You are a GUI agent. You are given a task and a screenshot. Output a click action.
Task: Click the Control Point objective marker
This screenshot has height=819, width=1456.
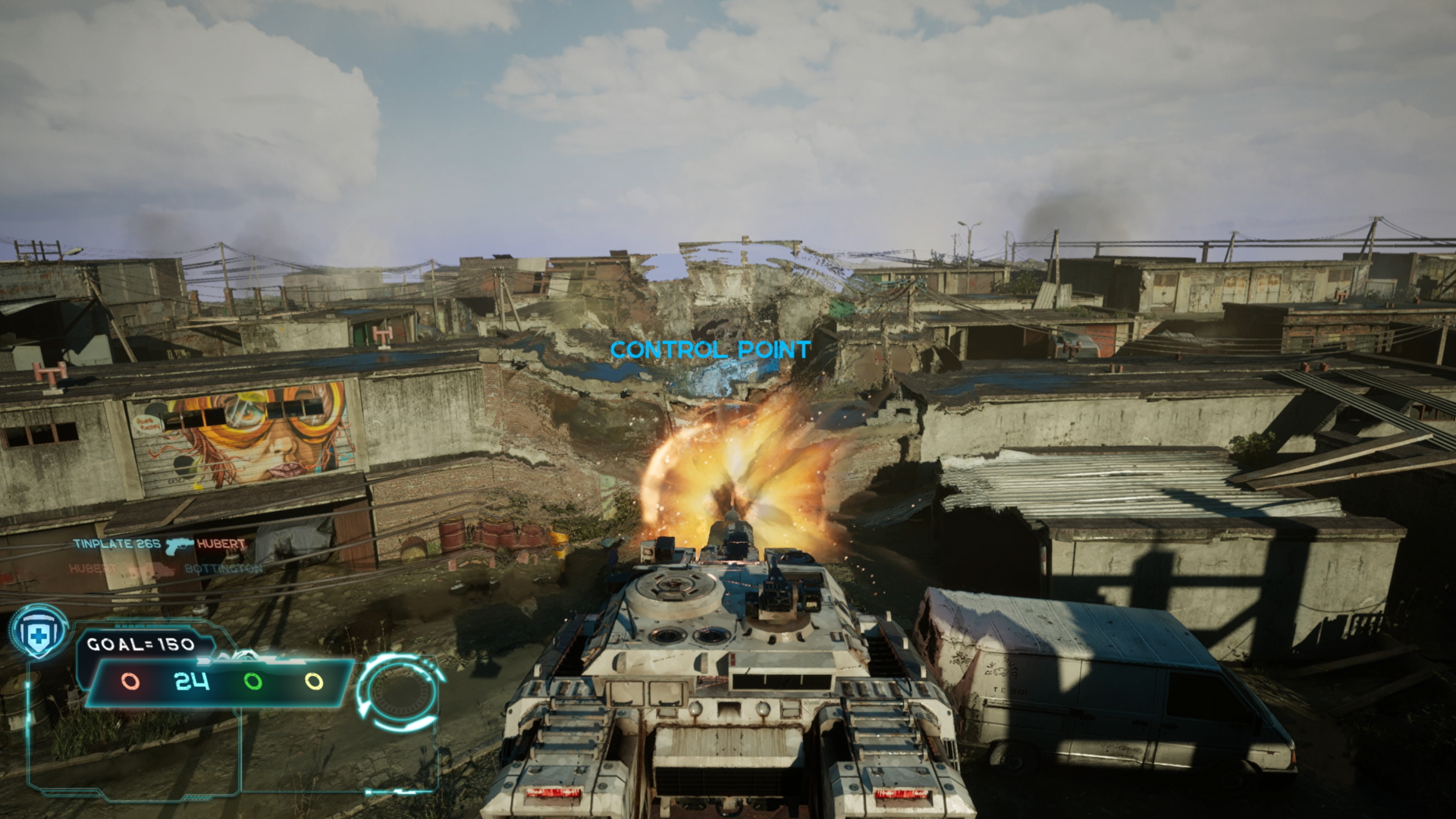(x=711, y=350)
